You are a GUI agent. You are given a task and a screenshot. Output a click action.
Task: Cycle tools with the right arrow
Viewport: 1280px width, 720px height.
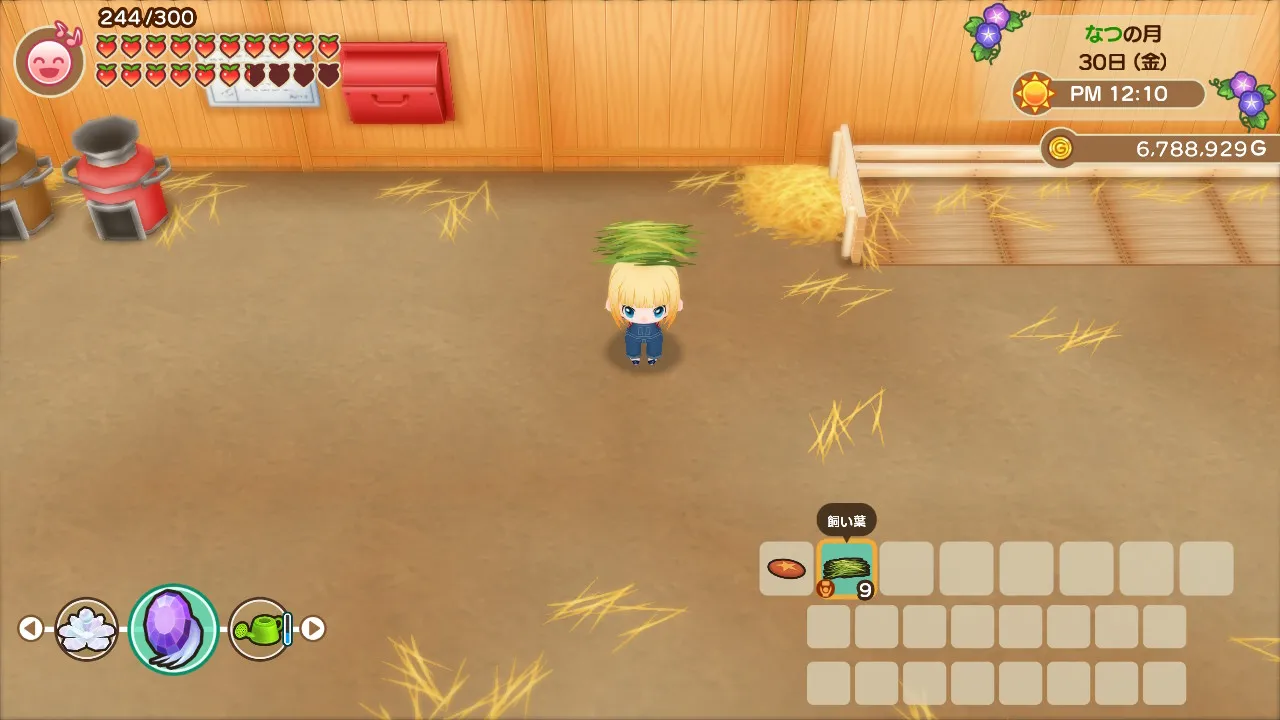[313, 628]
